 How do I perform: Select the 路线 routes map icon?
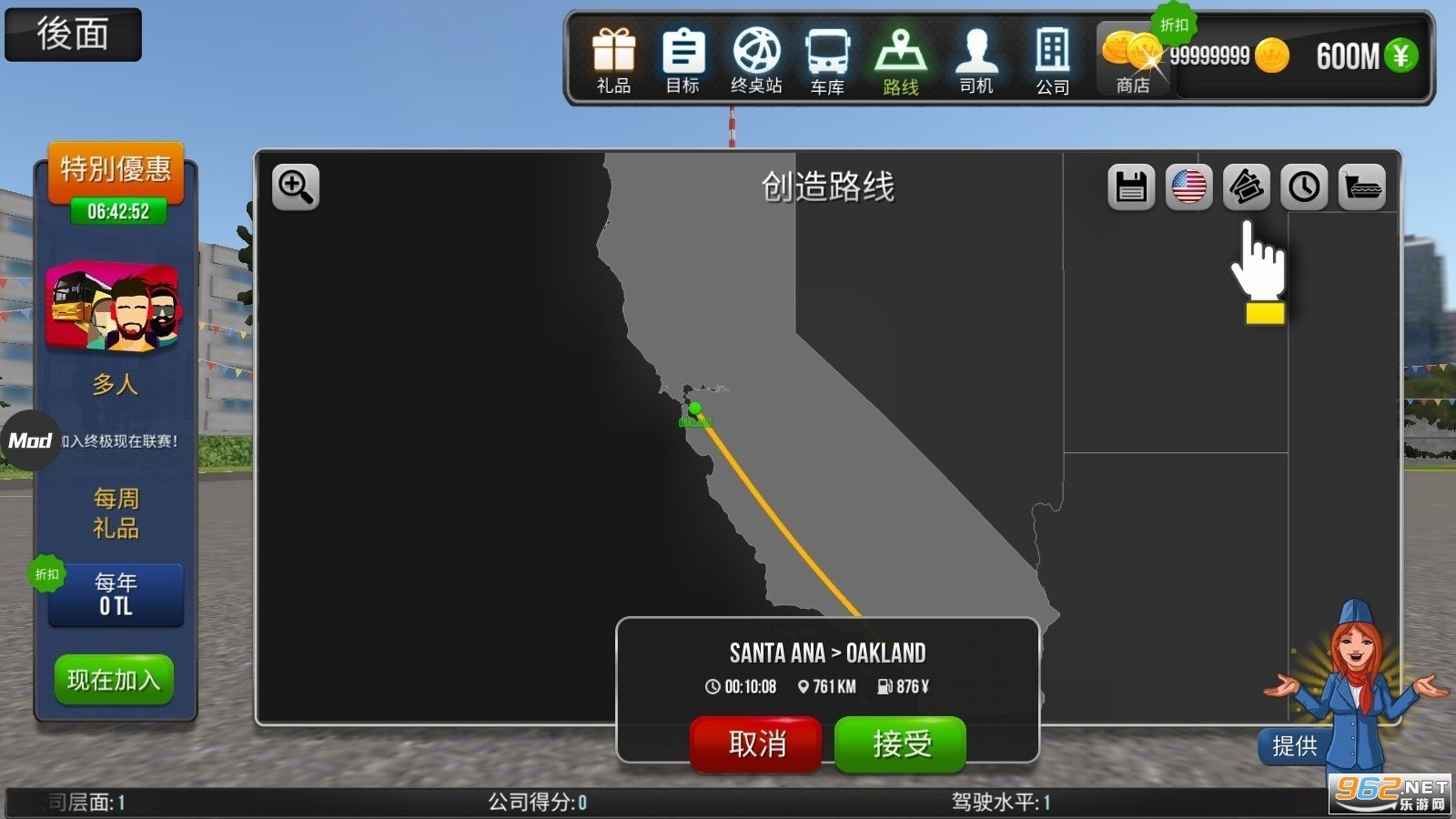(x=899, y=55)
